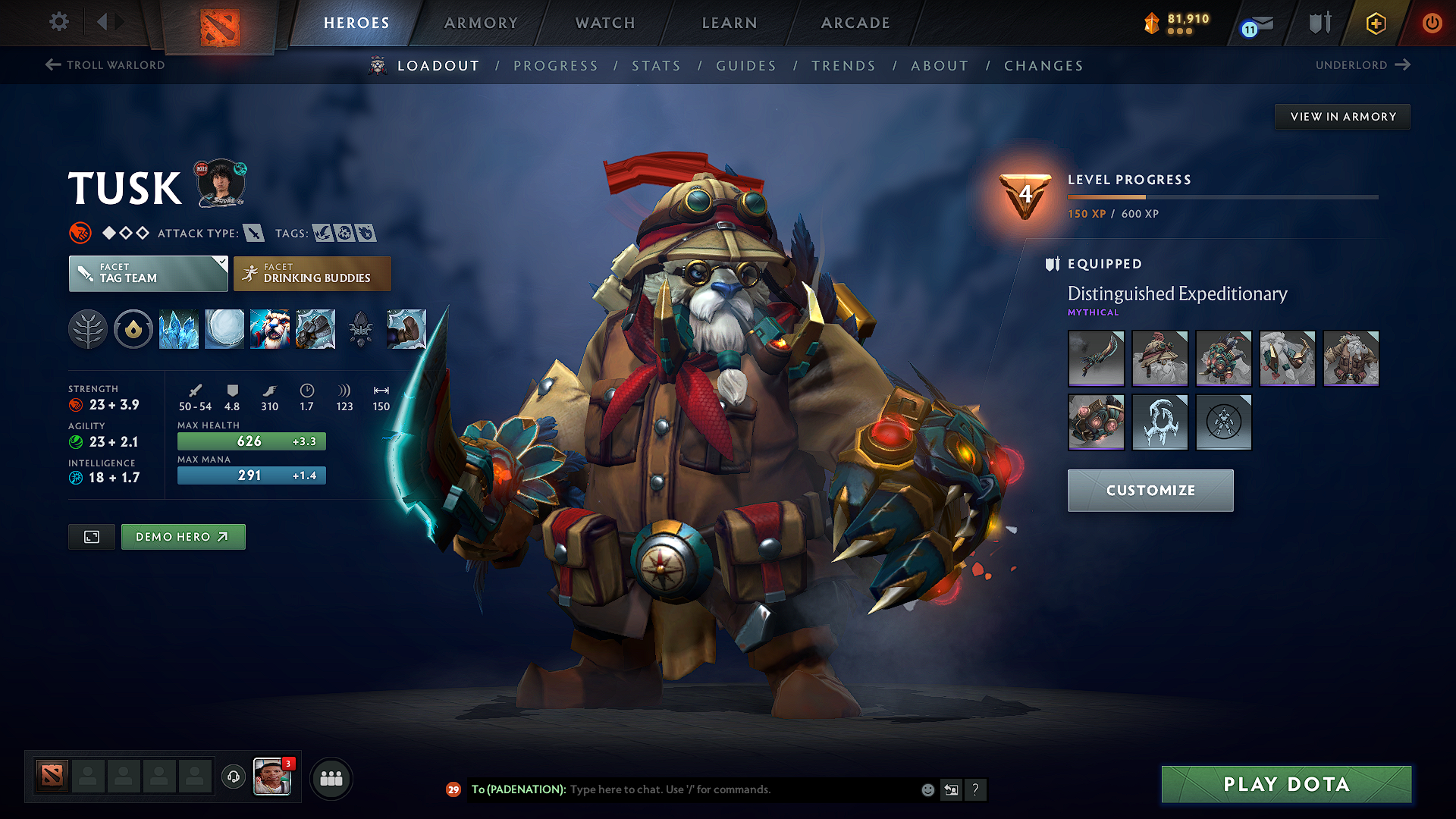Click the Level Progress XP bar
Screen dimensions: 1456x819
point(1222,196)
